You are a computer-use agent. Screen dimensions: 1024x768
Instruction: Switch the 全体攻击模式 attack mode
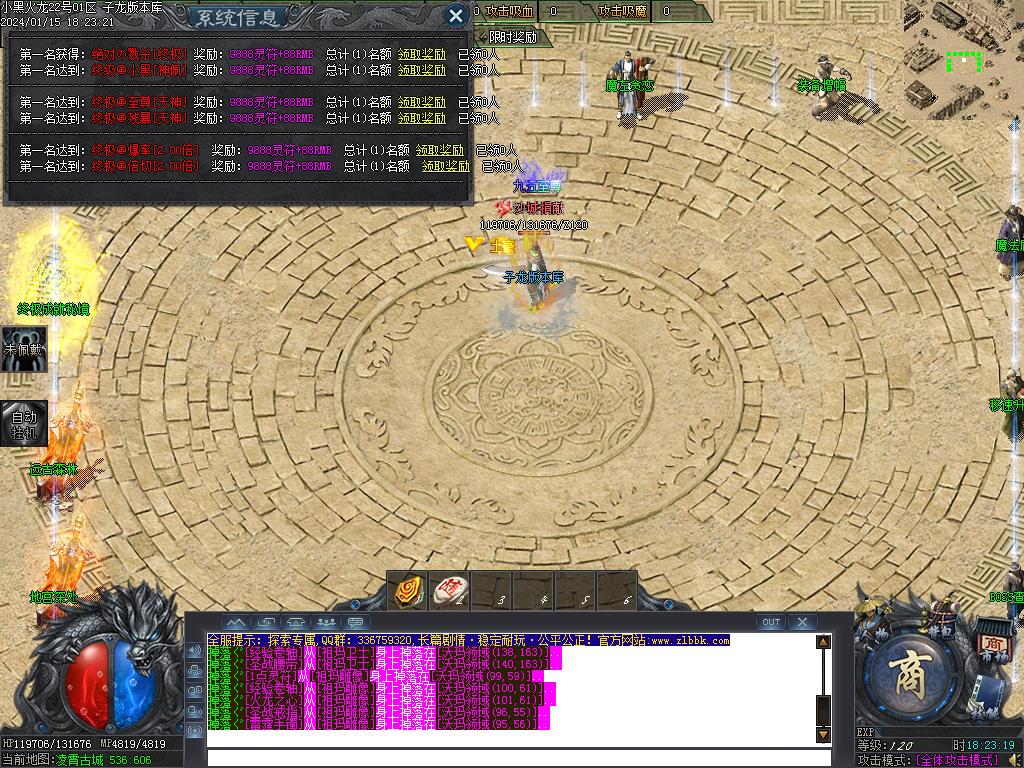pyautogui.click(x=966, y=760)
